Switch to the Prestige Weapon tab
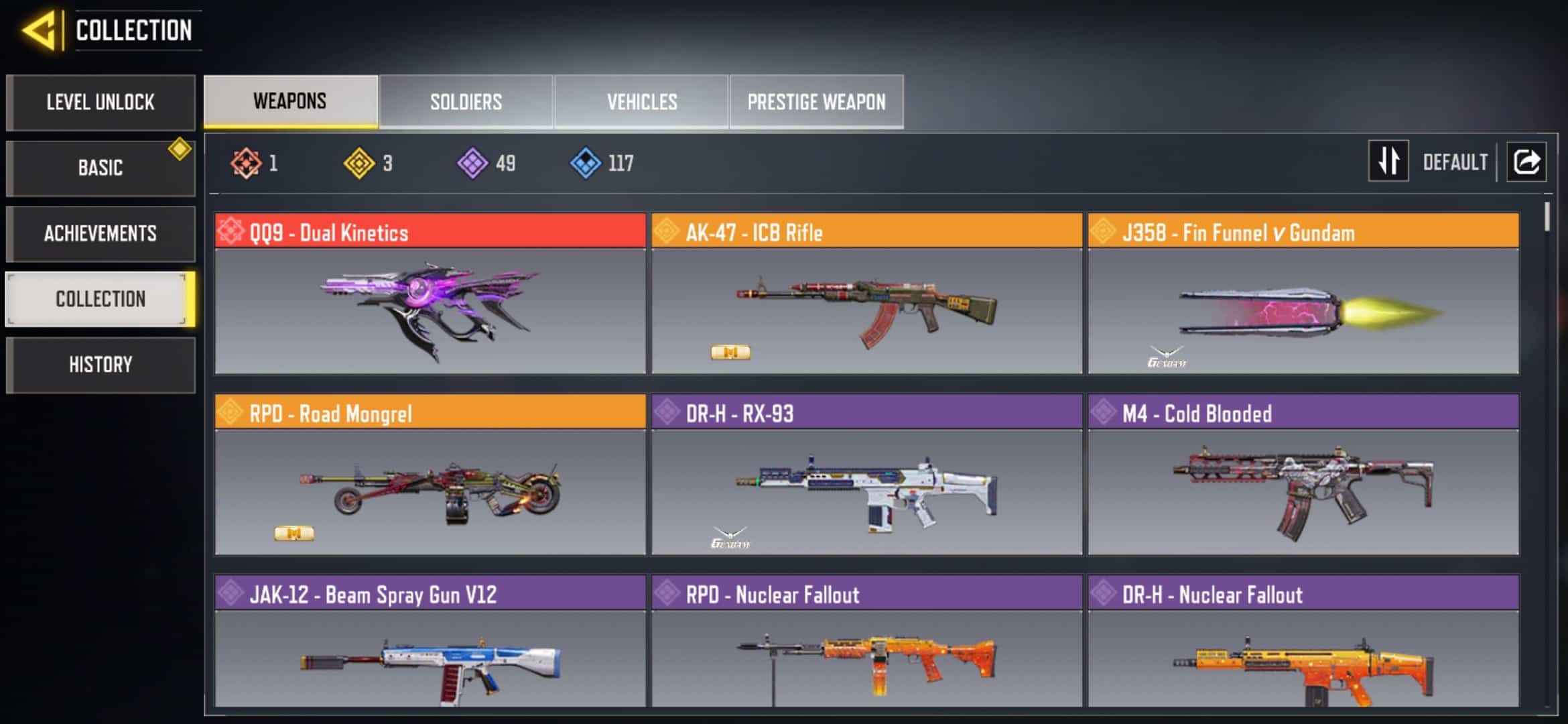 coord(816,102)
